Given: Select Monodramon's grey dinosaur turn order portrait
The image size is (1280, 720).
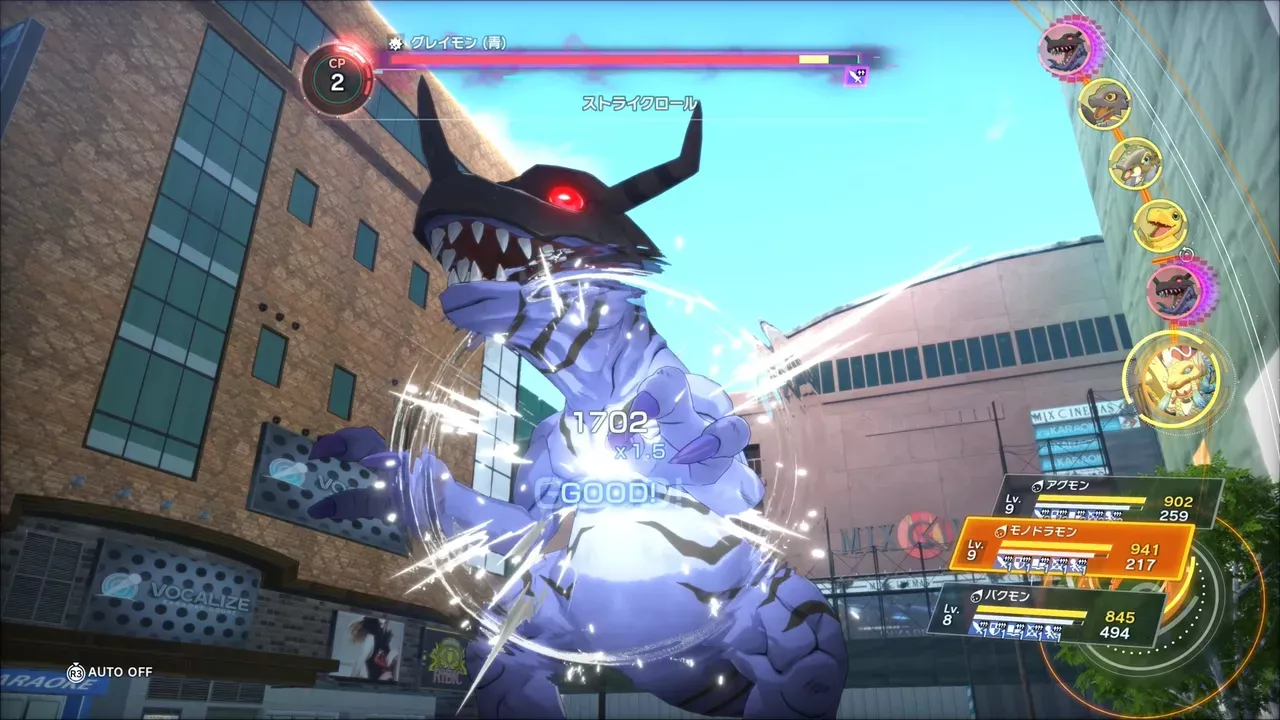Looking at the screenshot, I should click(1104, 103).
